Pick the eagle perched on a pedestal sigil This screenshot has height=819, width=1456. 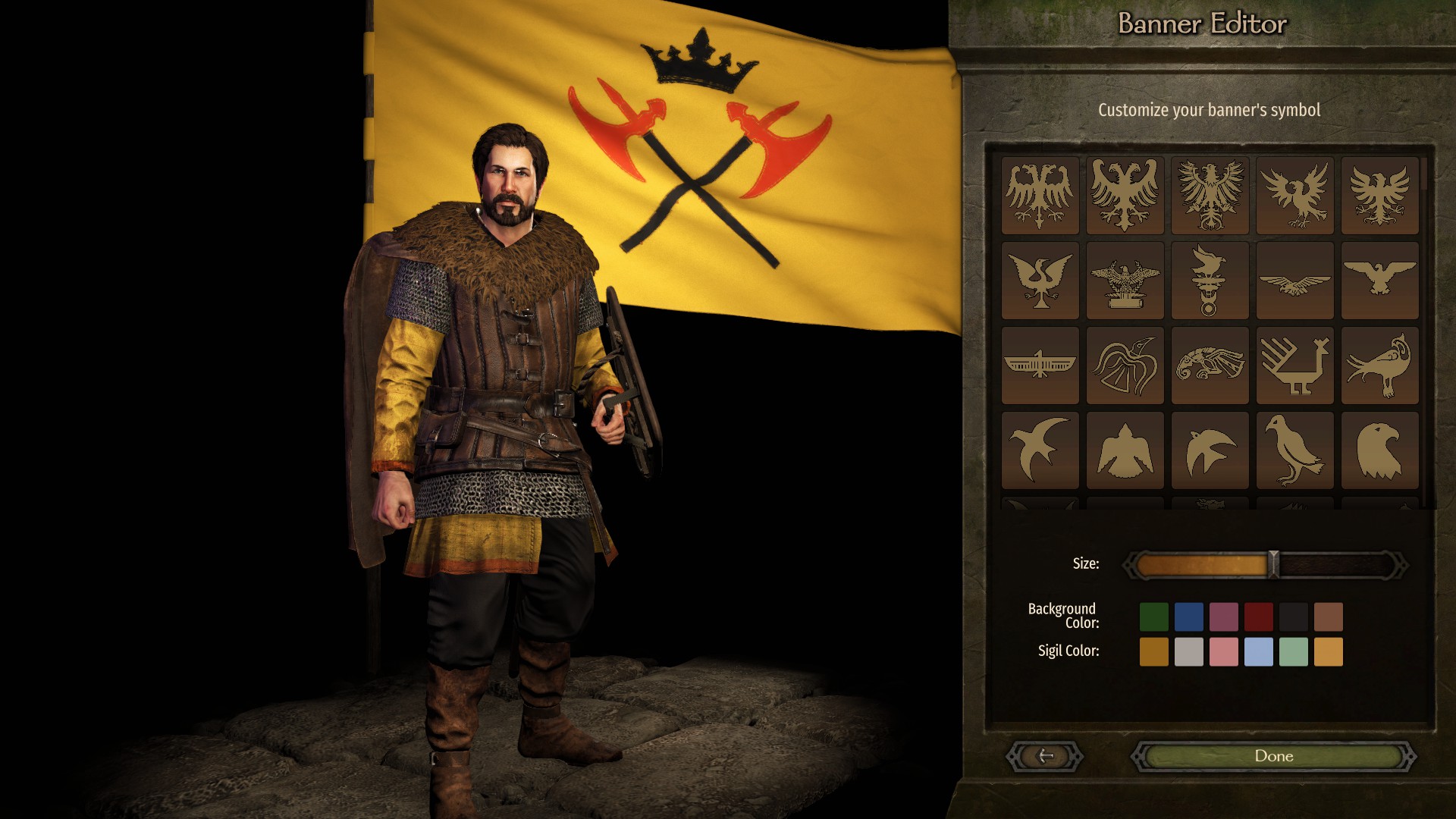pos(1125,281)
